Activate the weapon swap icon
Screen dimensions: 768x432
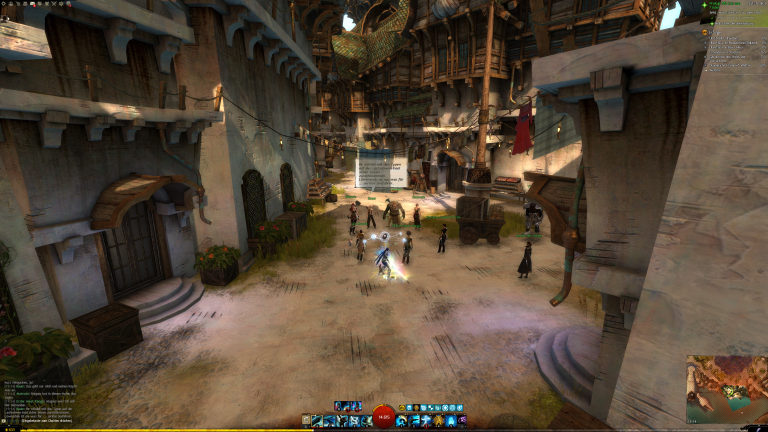[306, 421]
